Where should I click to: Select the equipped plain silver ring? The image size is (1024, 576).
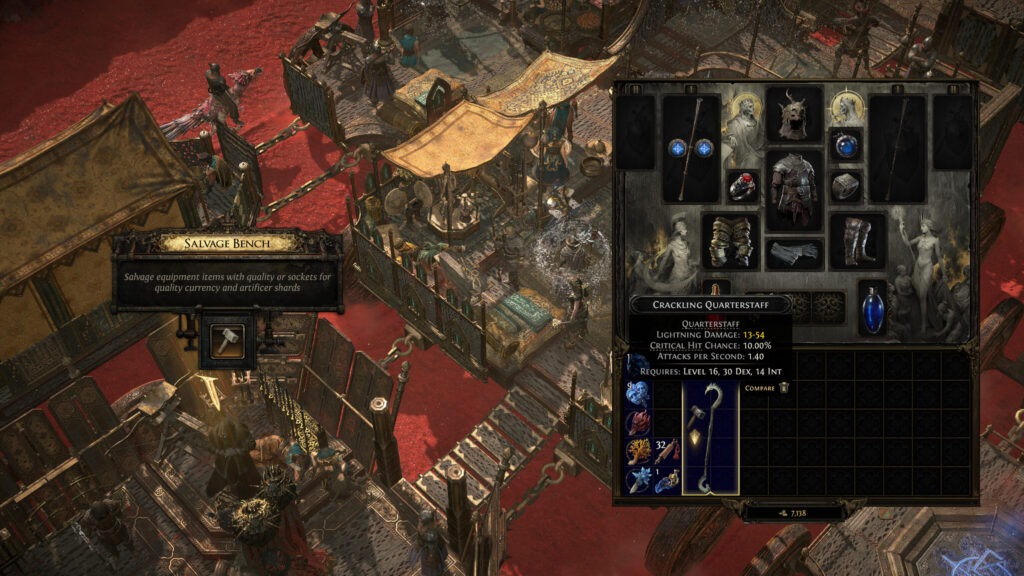point(845,186)
